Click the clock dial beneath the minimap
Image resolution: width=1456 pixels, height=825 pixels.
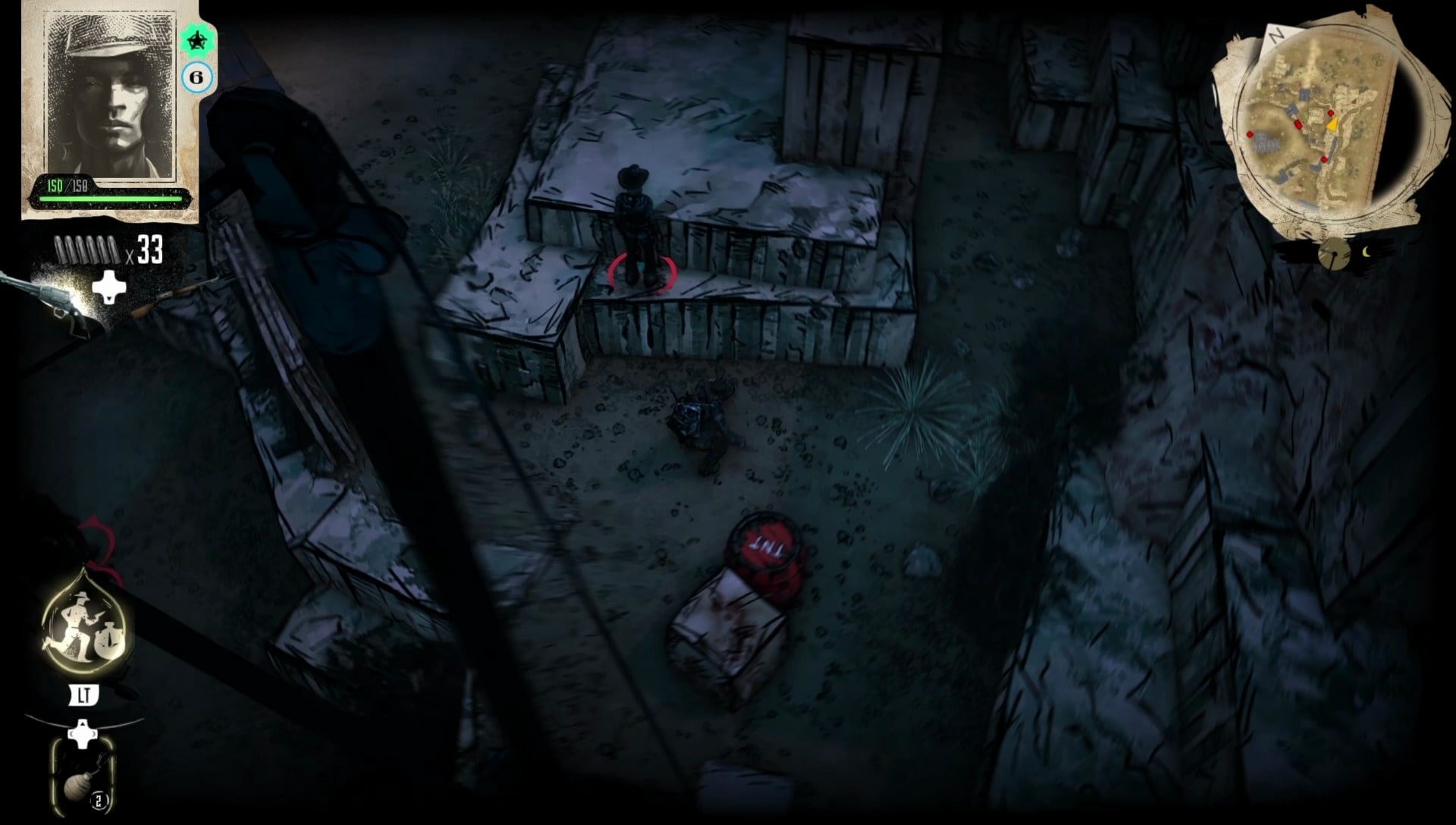[x=1335, y=253]
